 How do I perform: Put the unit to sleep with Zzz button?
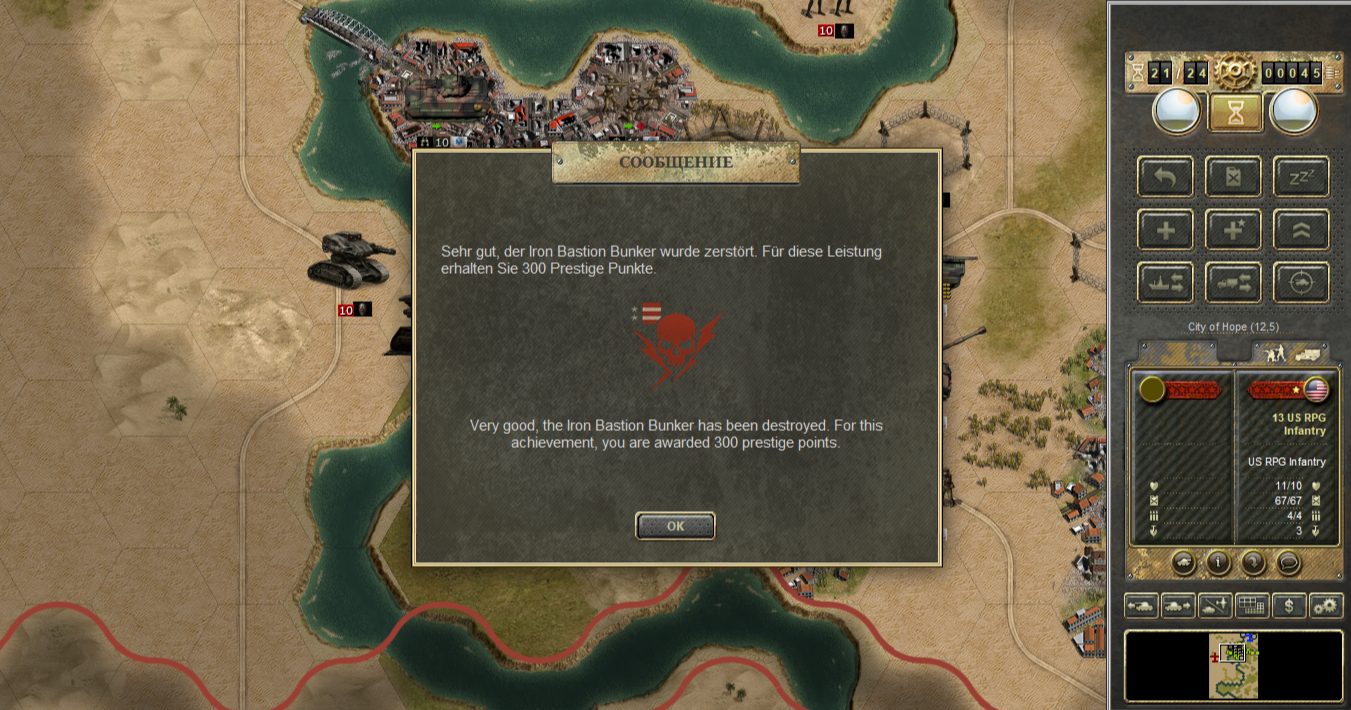[x=1301, y=177]
